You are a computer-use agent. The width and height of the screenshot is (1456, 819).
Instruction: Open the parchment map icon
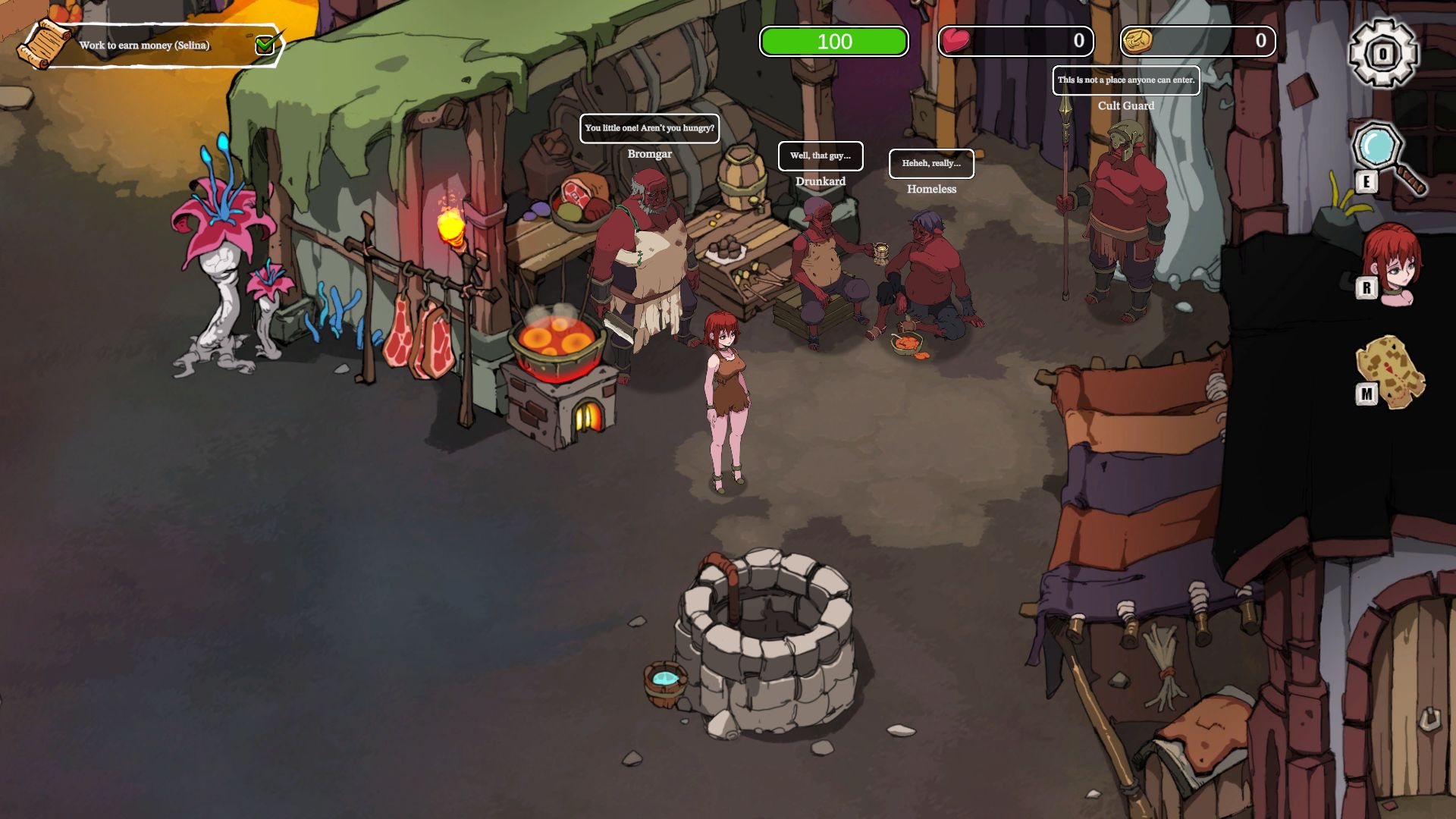coord(1391,371)
